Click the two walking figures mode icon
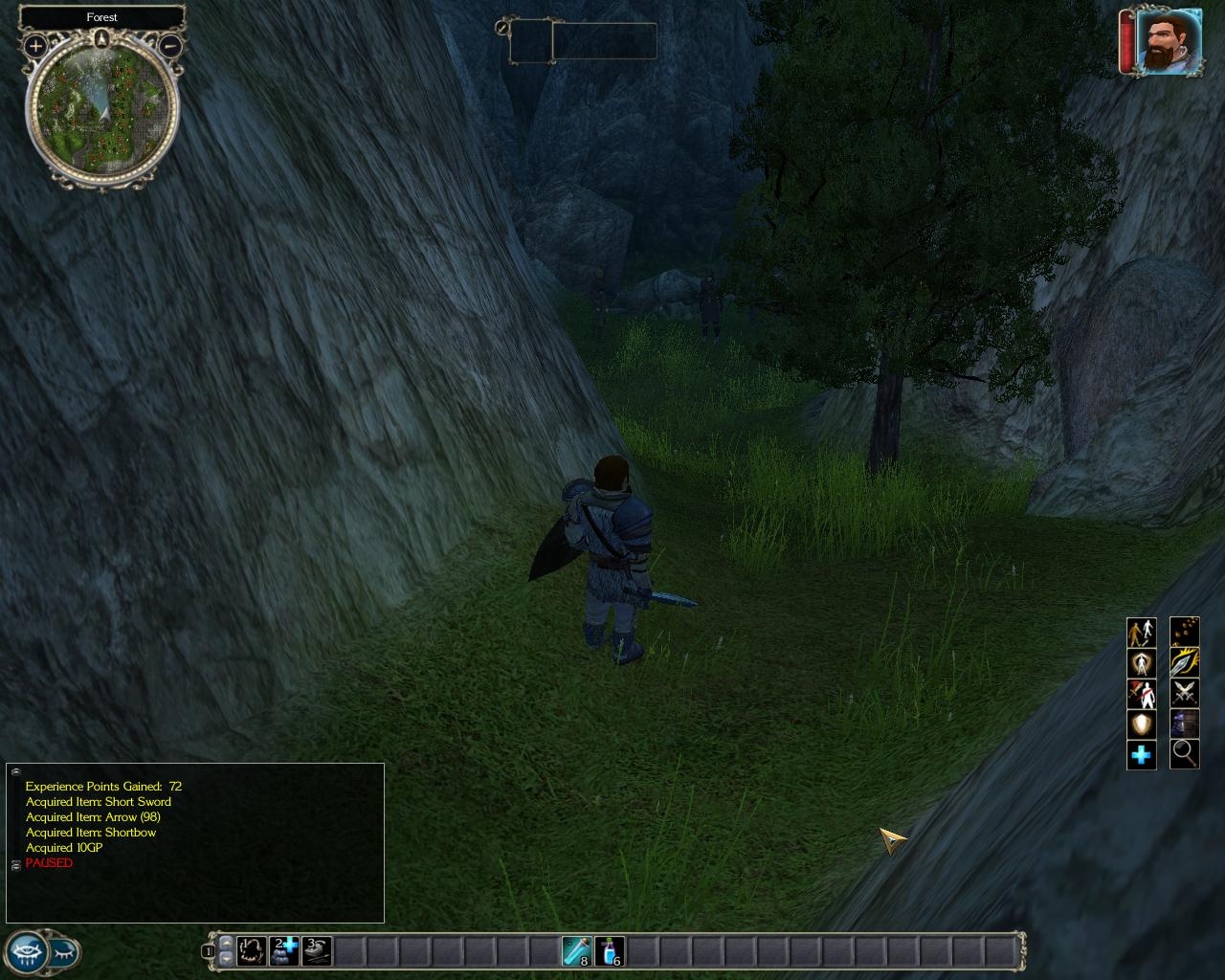 click(x=1141, y=633)
